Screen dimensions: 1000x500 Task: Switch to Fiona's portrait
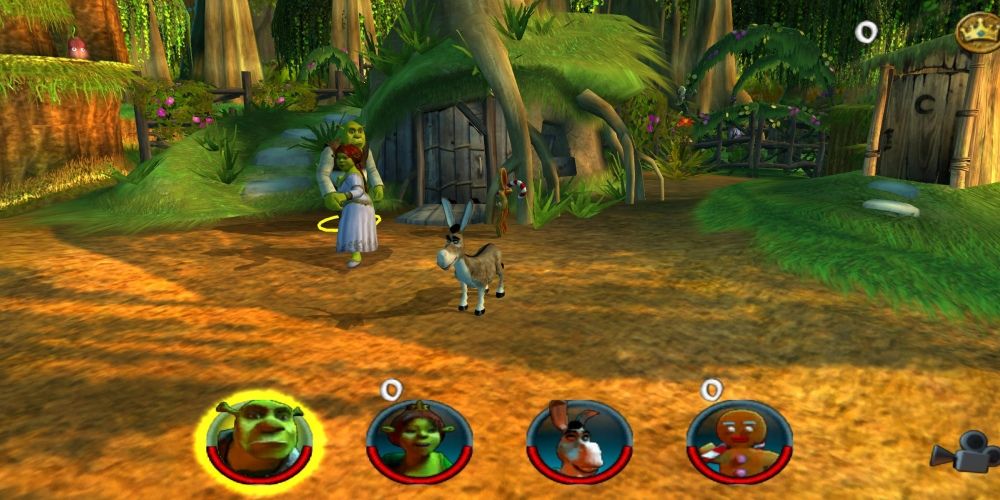pos(419,440)
